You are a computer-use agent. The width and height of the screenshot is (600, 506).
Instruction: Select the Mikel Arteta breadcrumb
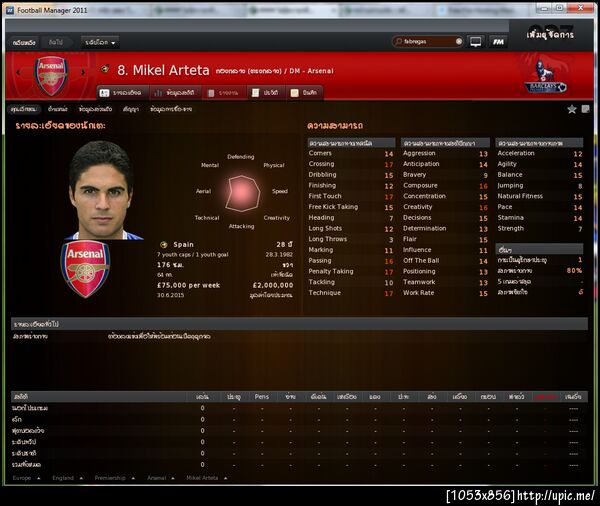point(202,478)
